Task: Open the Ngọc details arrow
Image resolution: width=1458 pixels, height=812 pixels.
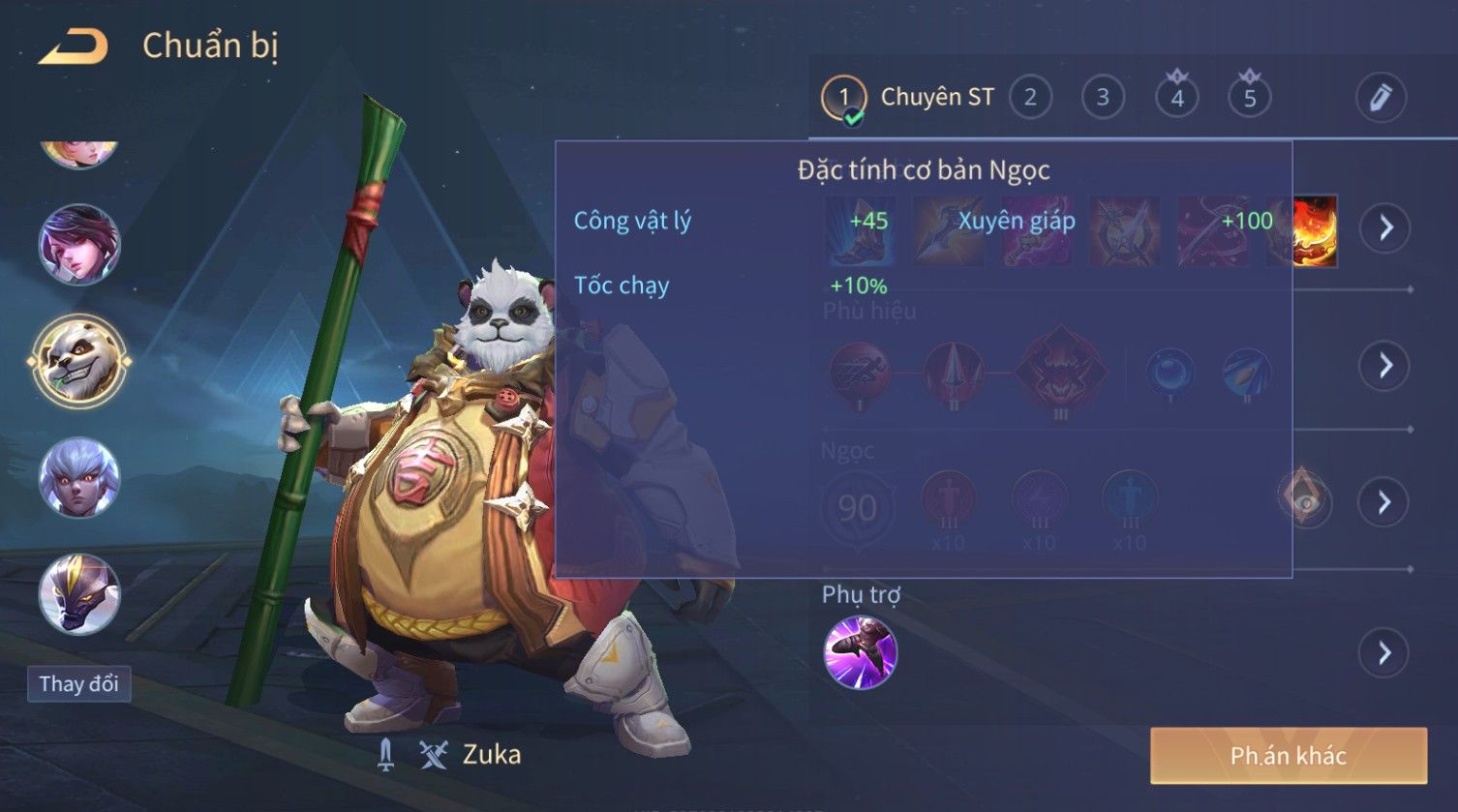Action: (x=1384, y=501)
